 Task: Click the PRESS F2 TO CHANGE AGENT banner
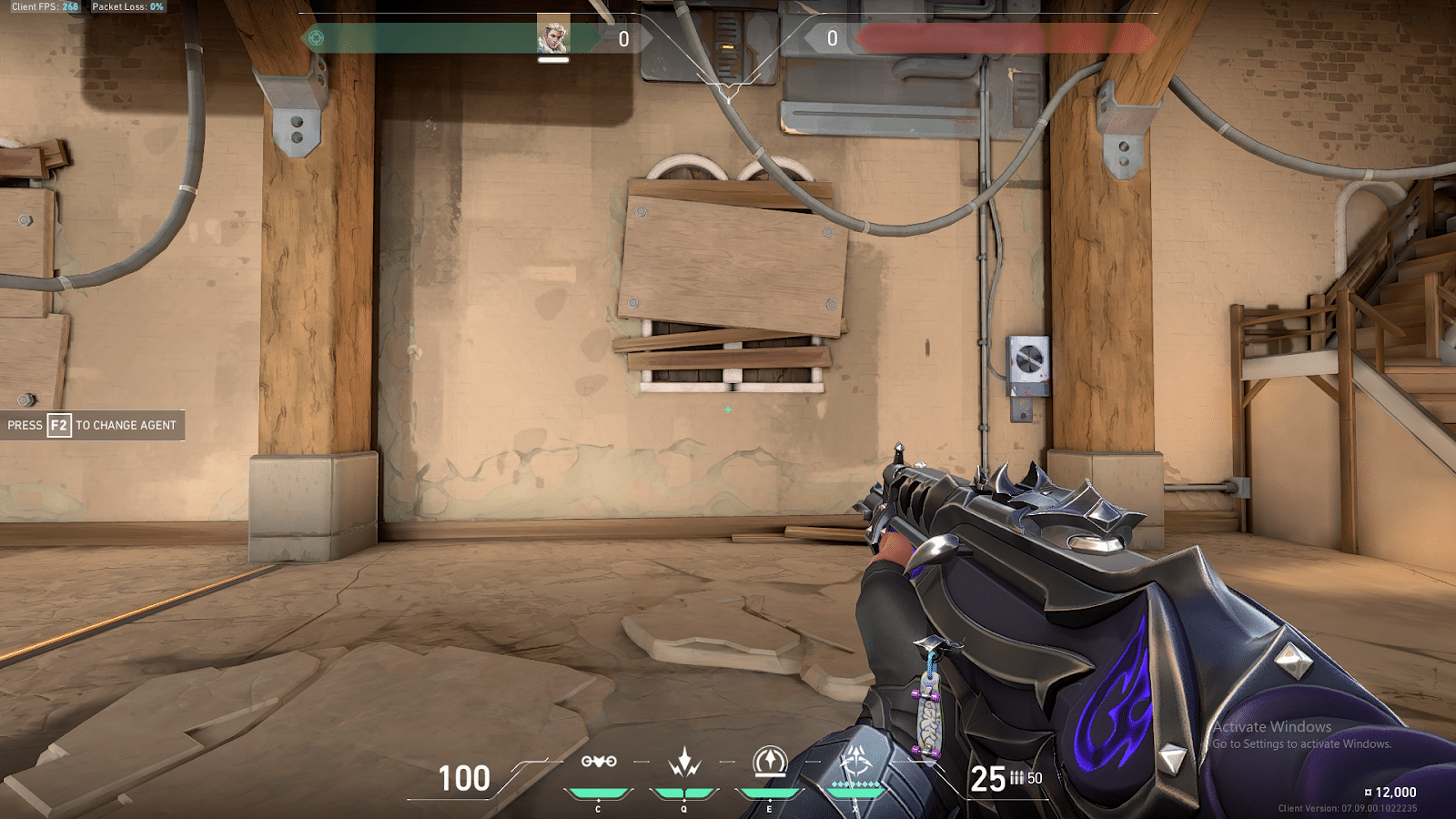click(91, 425)
